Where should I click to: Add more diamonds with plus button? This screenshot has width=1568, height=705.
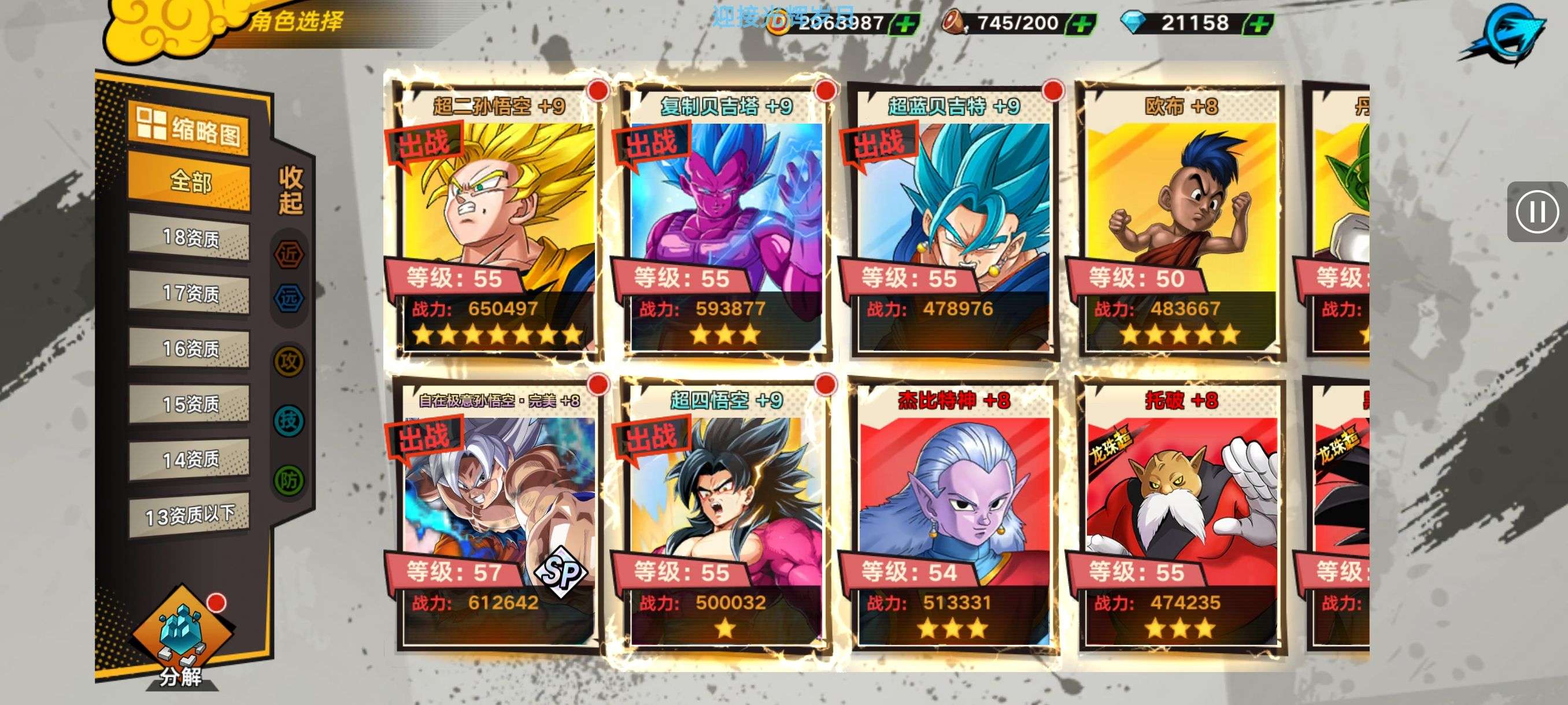[x=1258, y=24]
